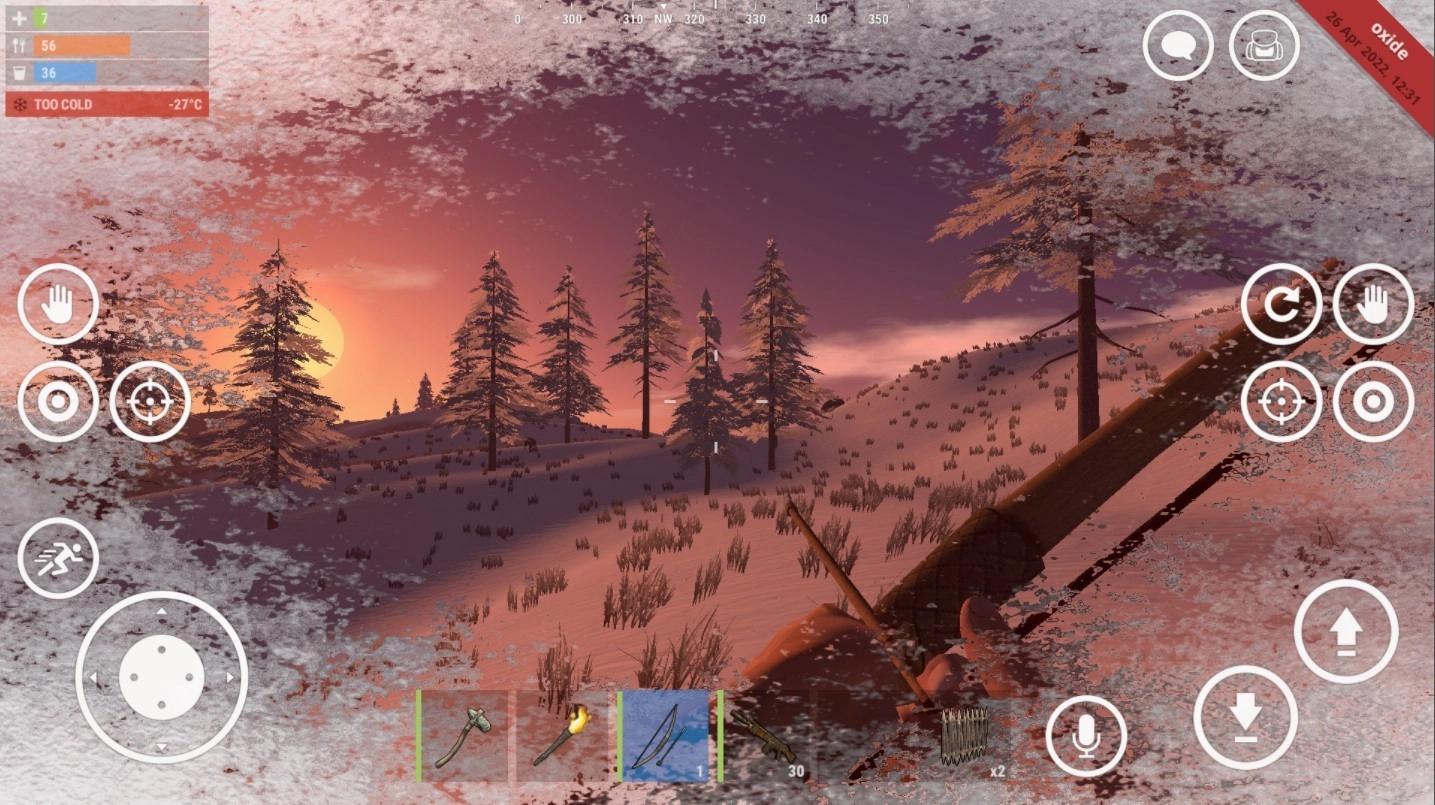Toggle sprint with the running figure
Image resolution: width=1435 pixels, height=805 pixels.
(x=57, y=559)
